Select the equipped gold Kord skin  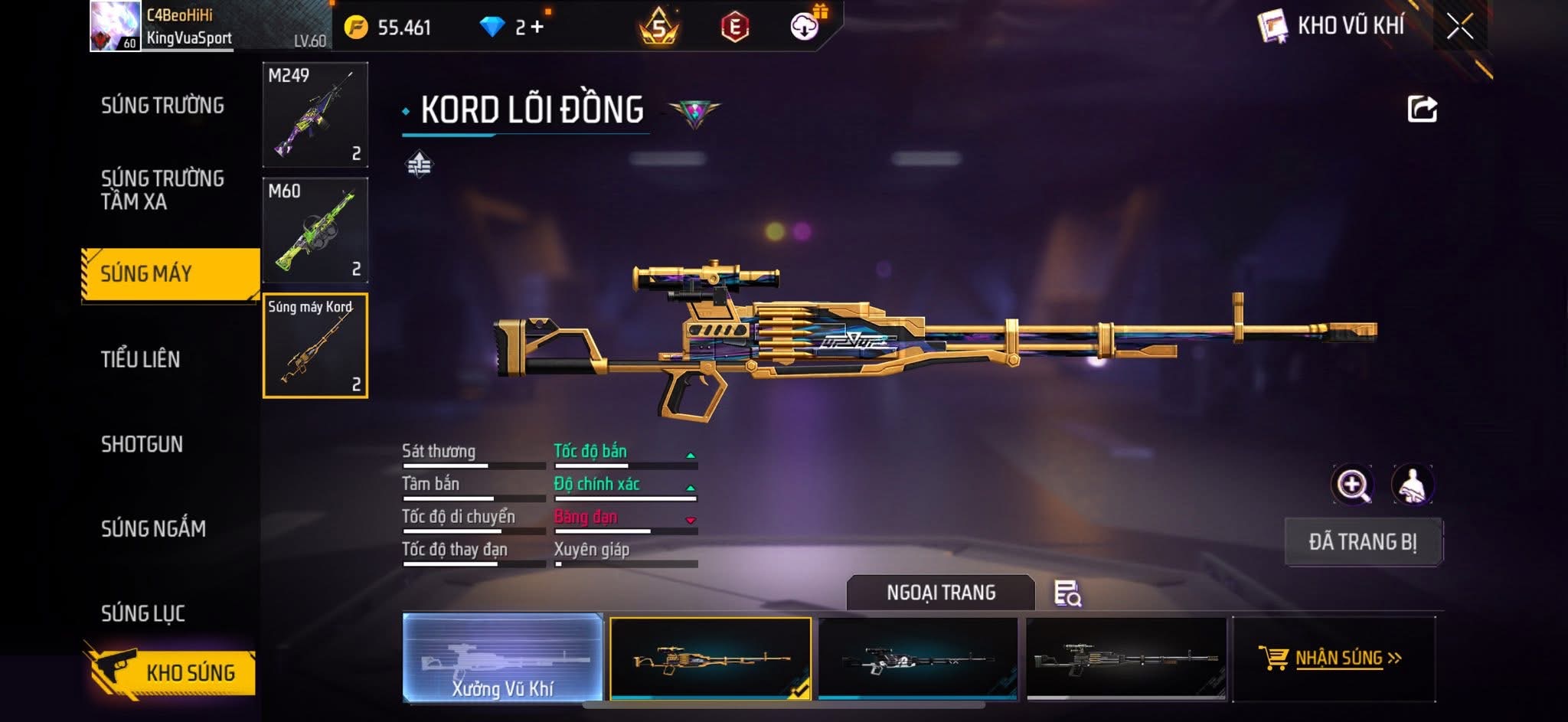click(x=710, y=658)
